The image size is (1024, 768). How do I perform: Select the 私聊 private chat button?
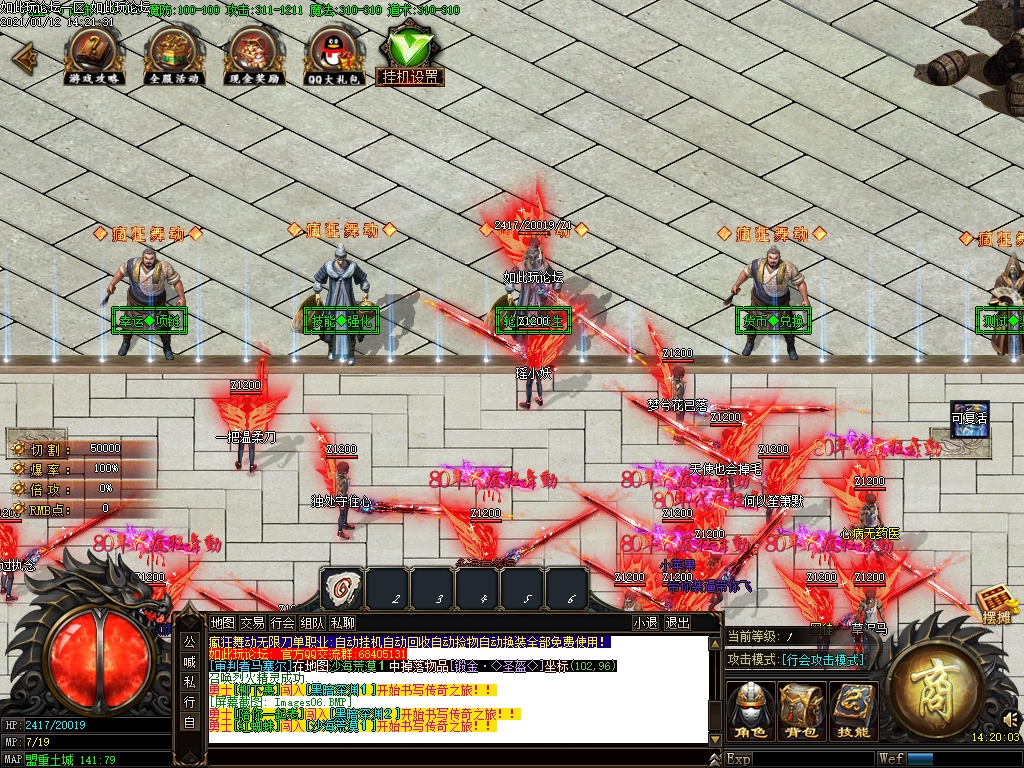click(x=343, y=622)
